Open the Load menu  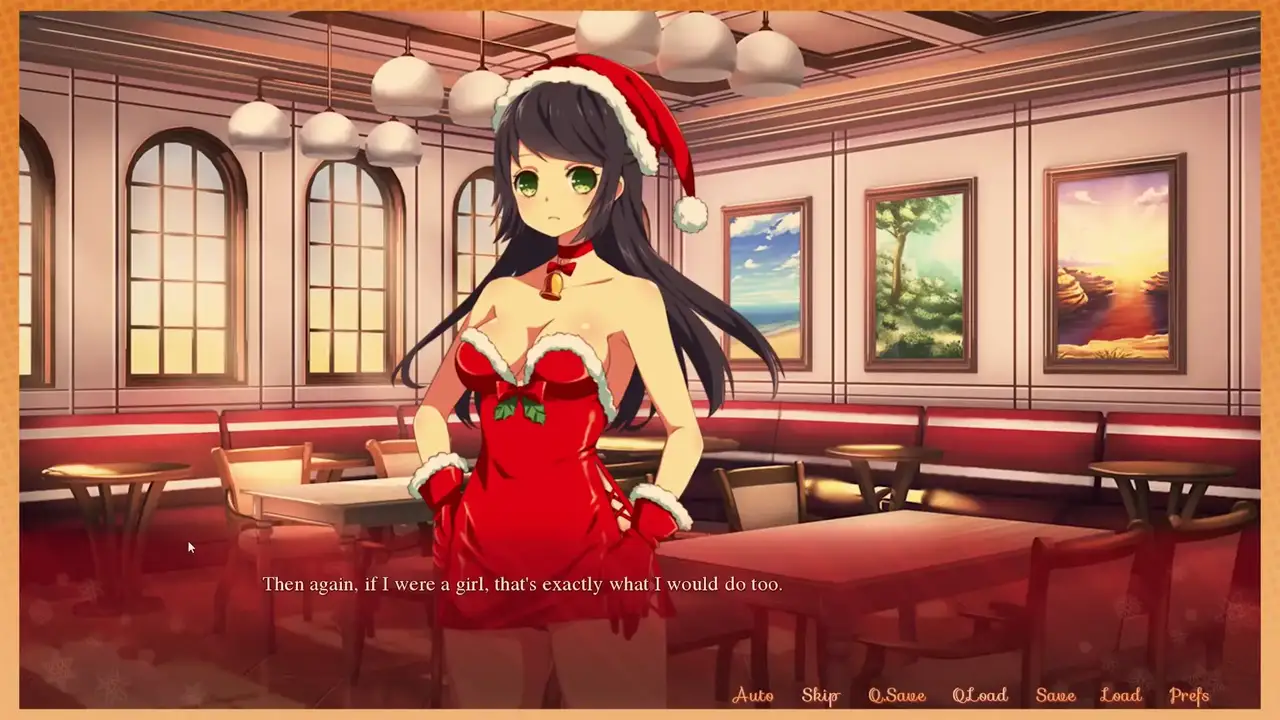[1120, 695]
